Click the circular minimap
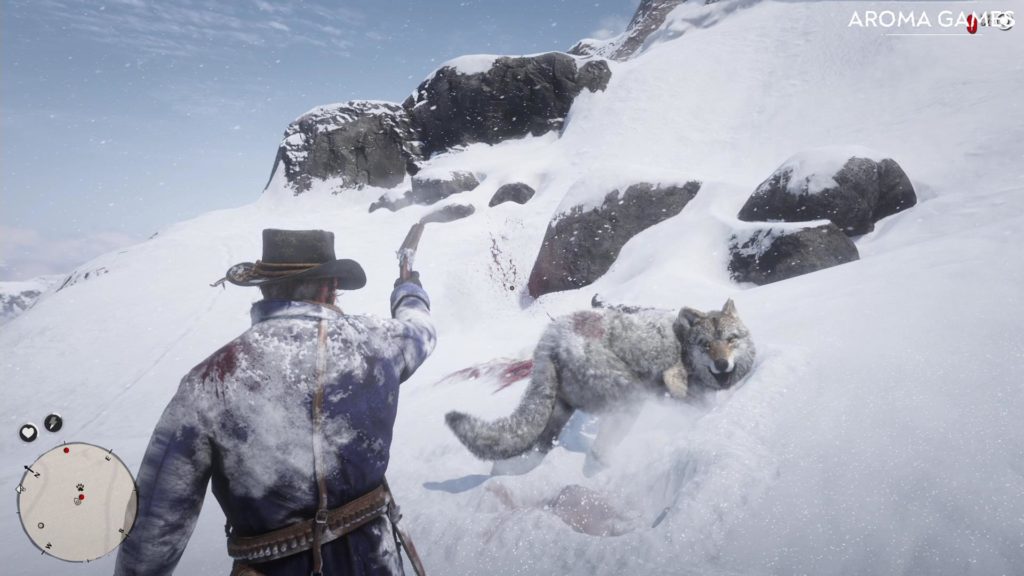 (x=77, y=502)
